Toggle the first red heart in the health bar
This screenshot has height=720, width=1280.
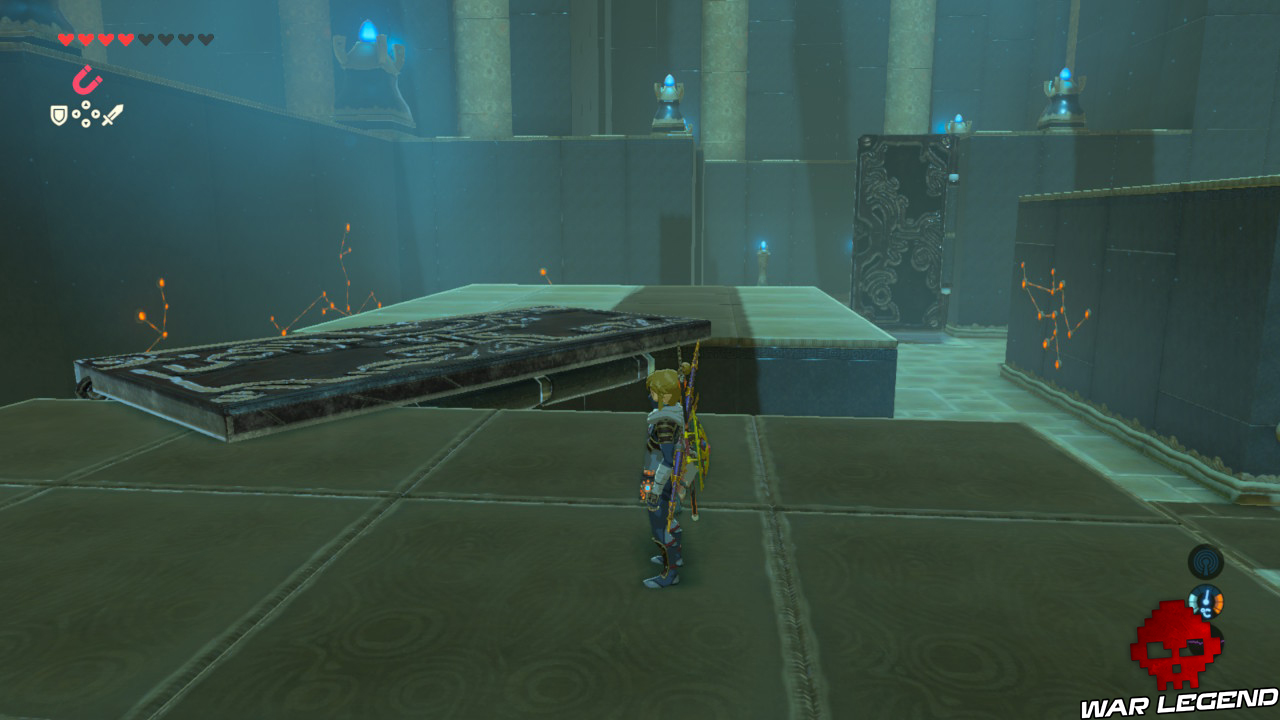(x=67, y=39)
